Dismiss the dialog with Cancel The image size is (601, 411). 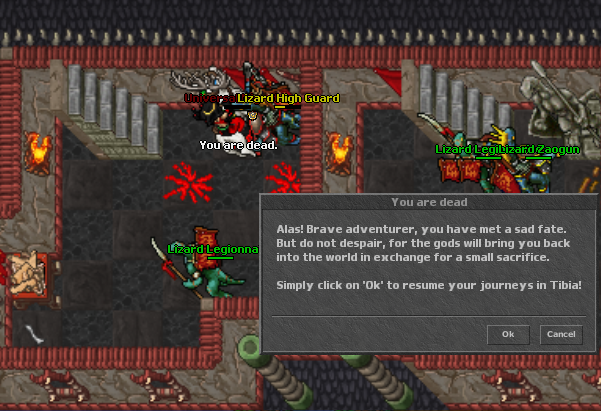[x=560, y=334]
